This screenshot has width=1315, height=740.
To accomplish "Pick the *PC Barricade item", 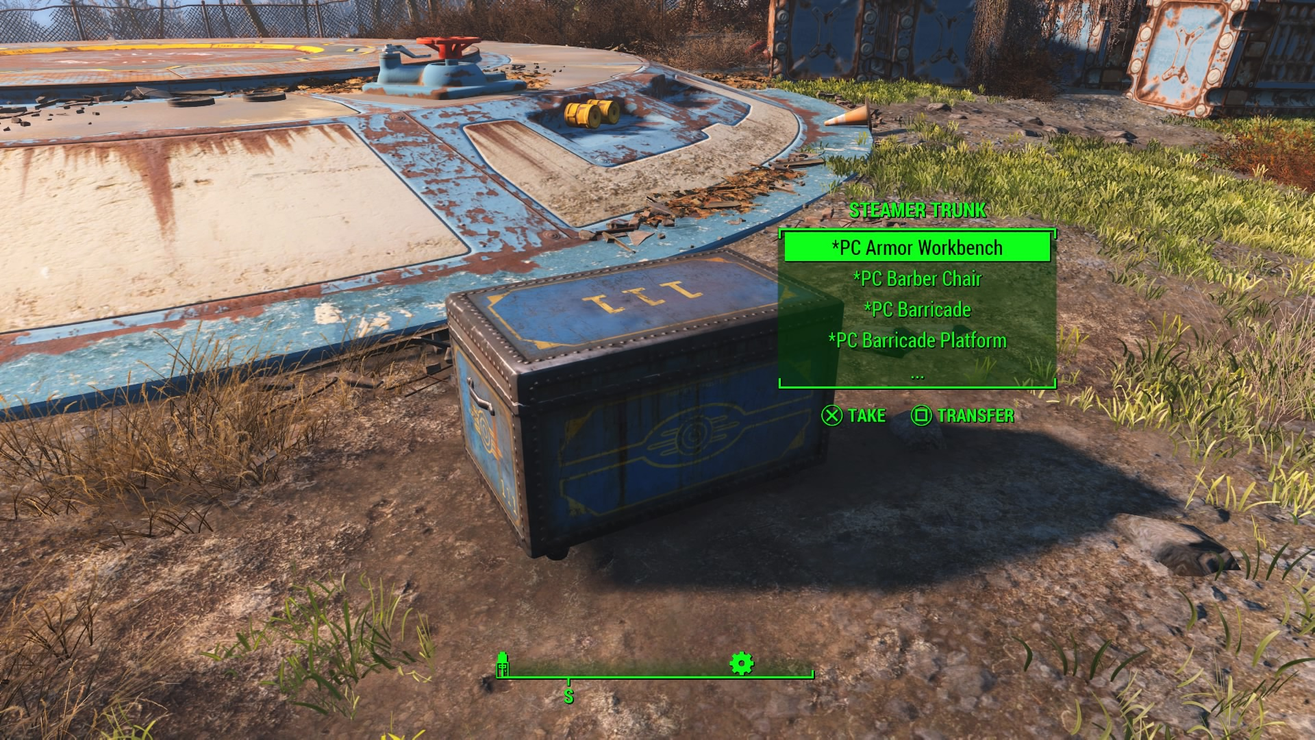I will [x=917, y=309].
